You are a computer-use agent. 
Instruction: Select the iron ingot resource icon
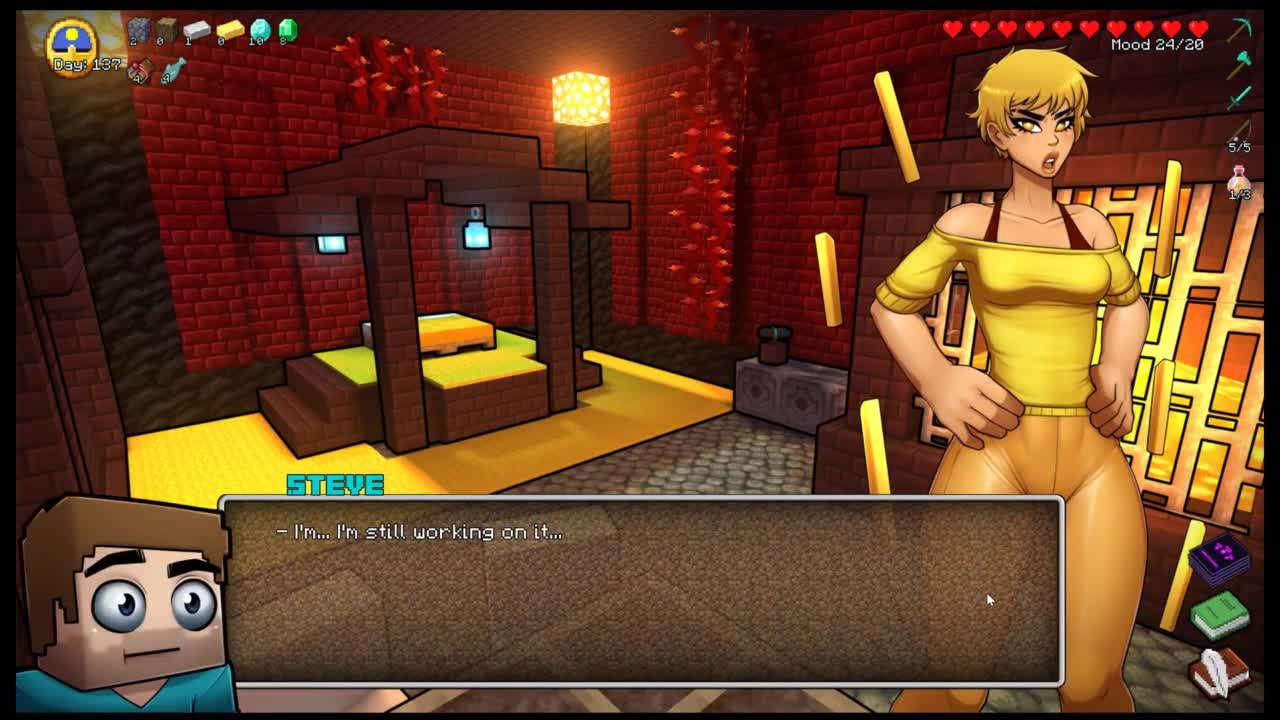pyautogui.click(x=196, y=30)
